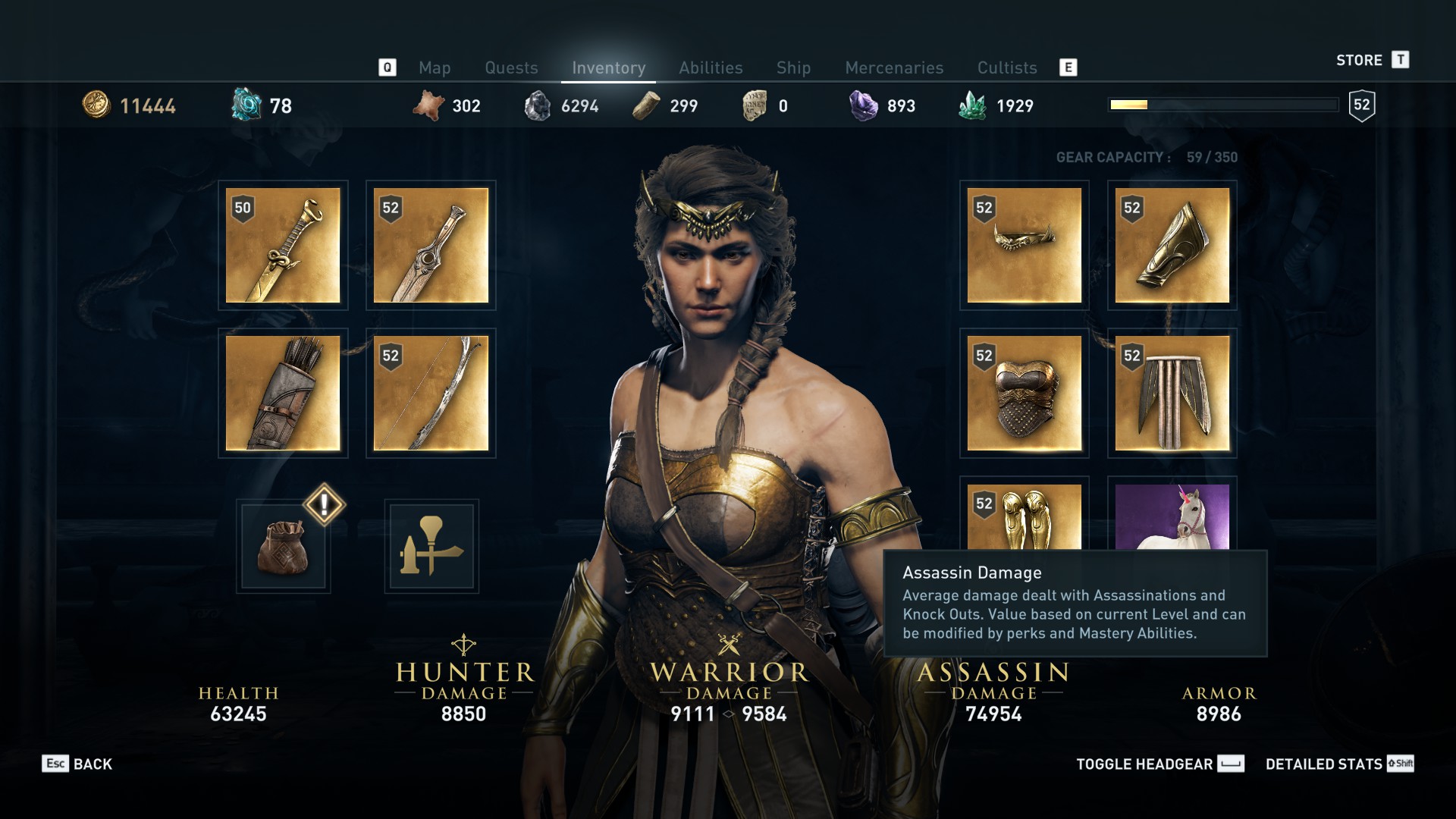This screenshot has height=819, width=1456.
Task: Pick the level 52 bow slot
Action: (431, 393)
